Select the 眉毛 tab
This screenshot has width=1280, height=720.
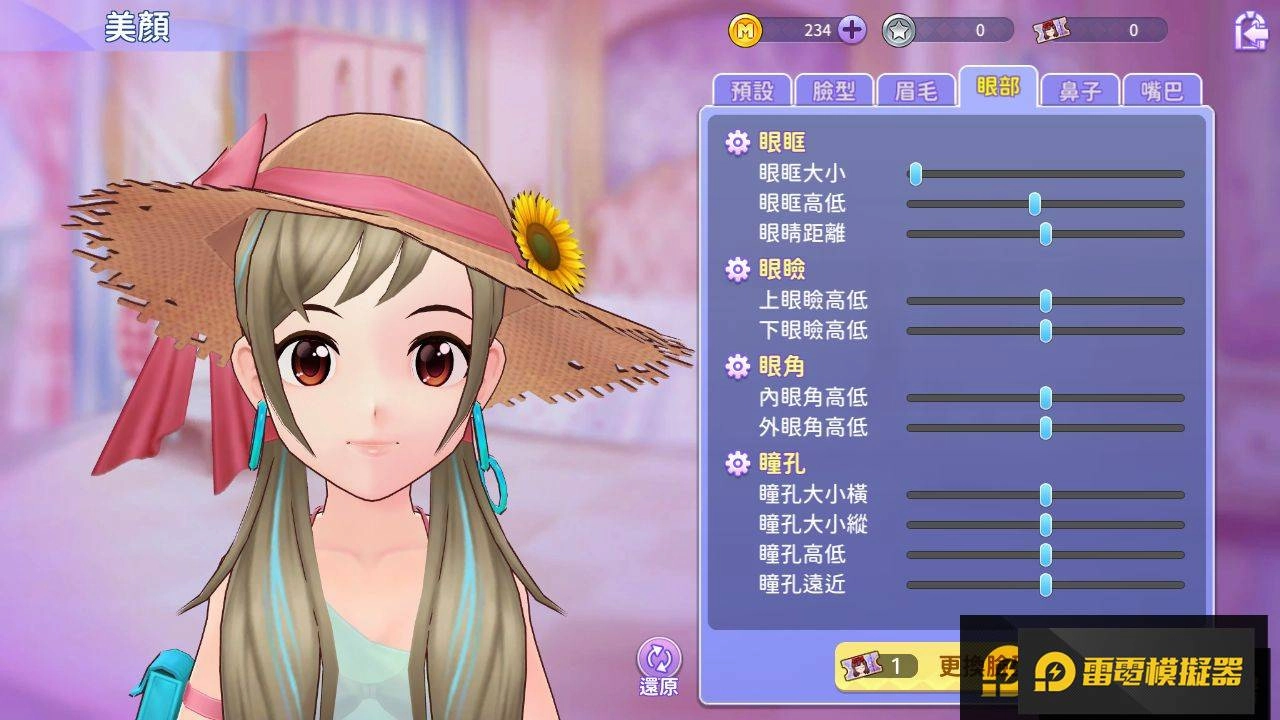(x=916, y=91)
